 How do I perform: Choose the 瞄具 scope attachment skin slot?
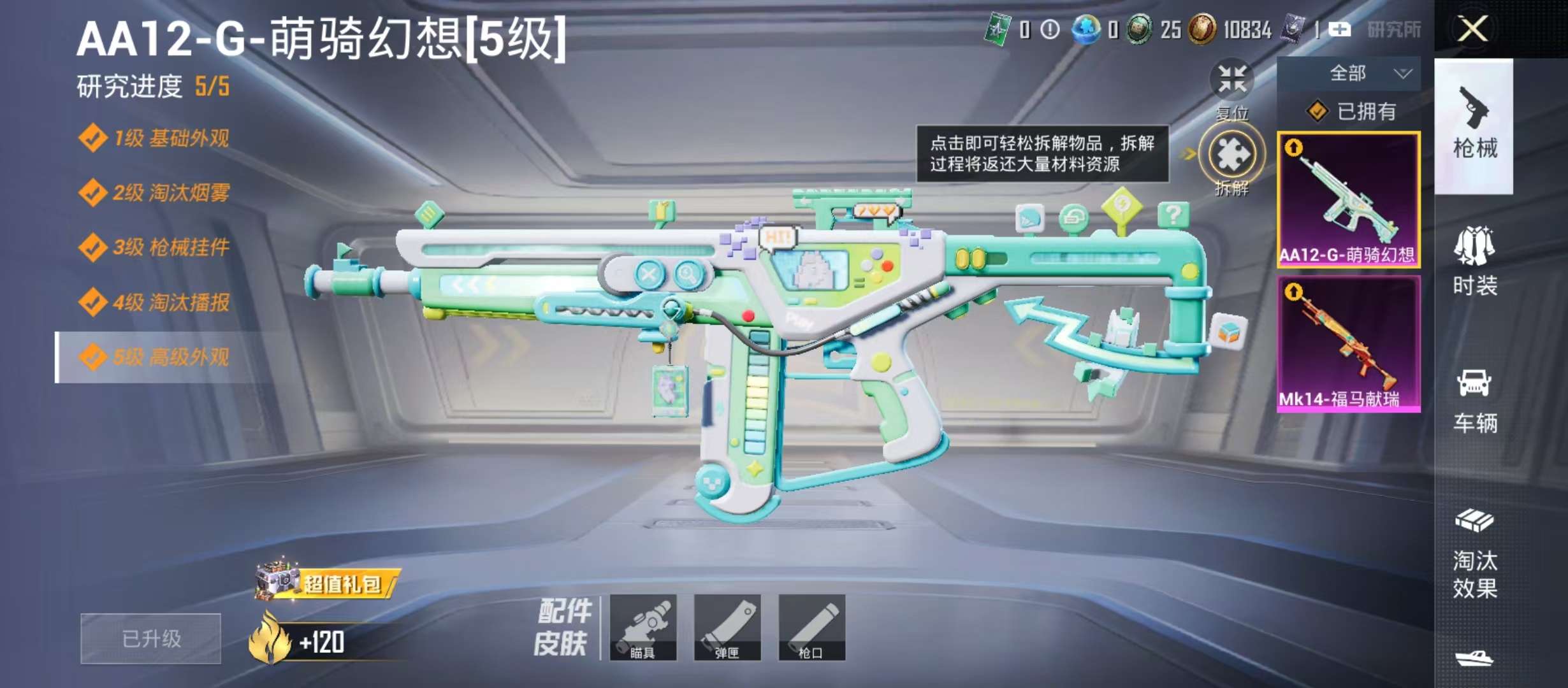[x=642, y=627]
